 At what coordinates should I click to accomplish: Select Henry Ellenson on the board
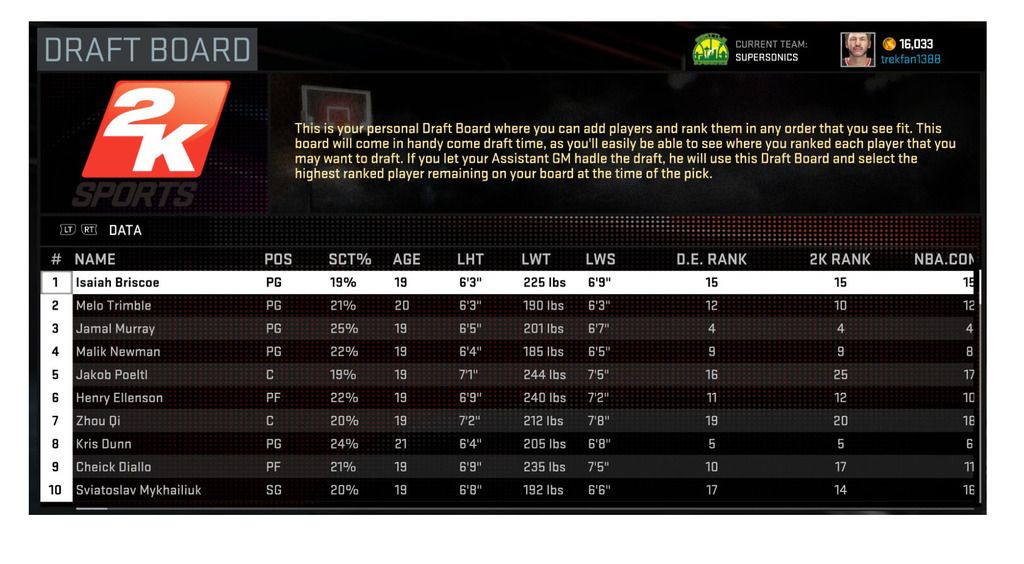point(119,398)
